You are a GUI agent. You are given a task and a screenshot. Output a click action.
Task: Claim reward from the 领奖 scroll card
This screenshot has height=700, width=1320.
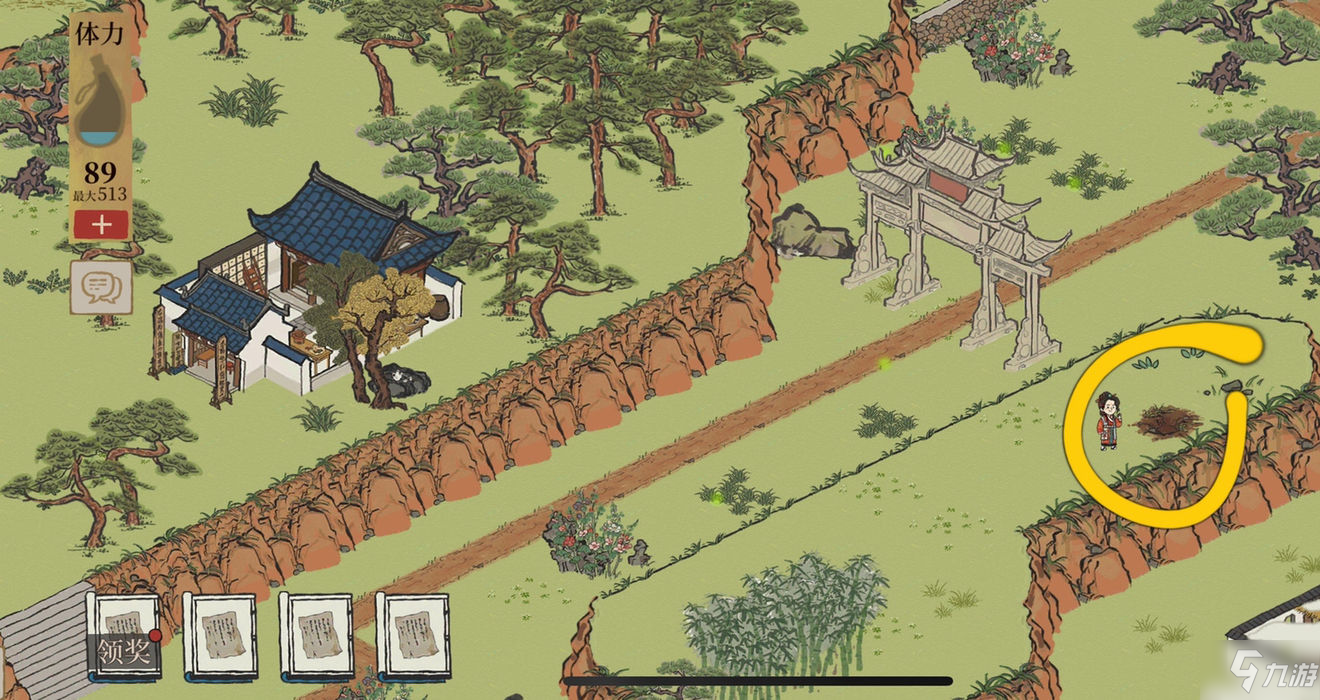tap(124, 637)
